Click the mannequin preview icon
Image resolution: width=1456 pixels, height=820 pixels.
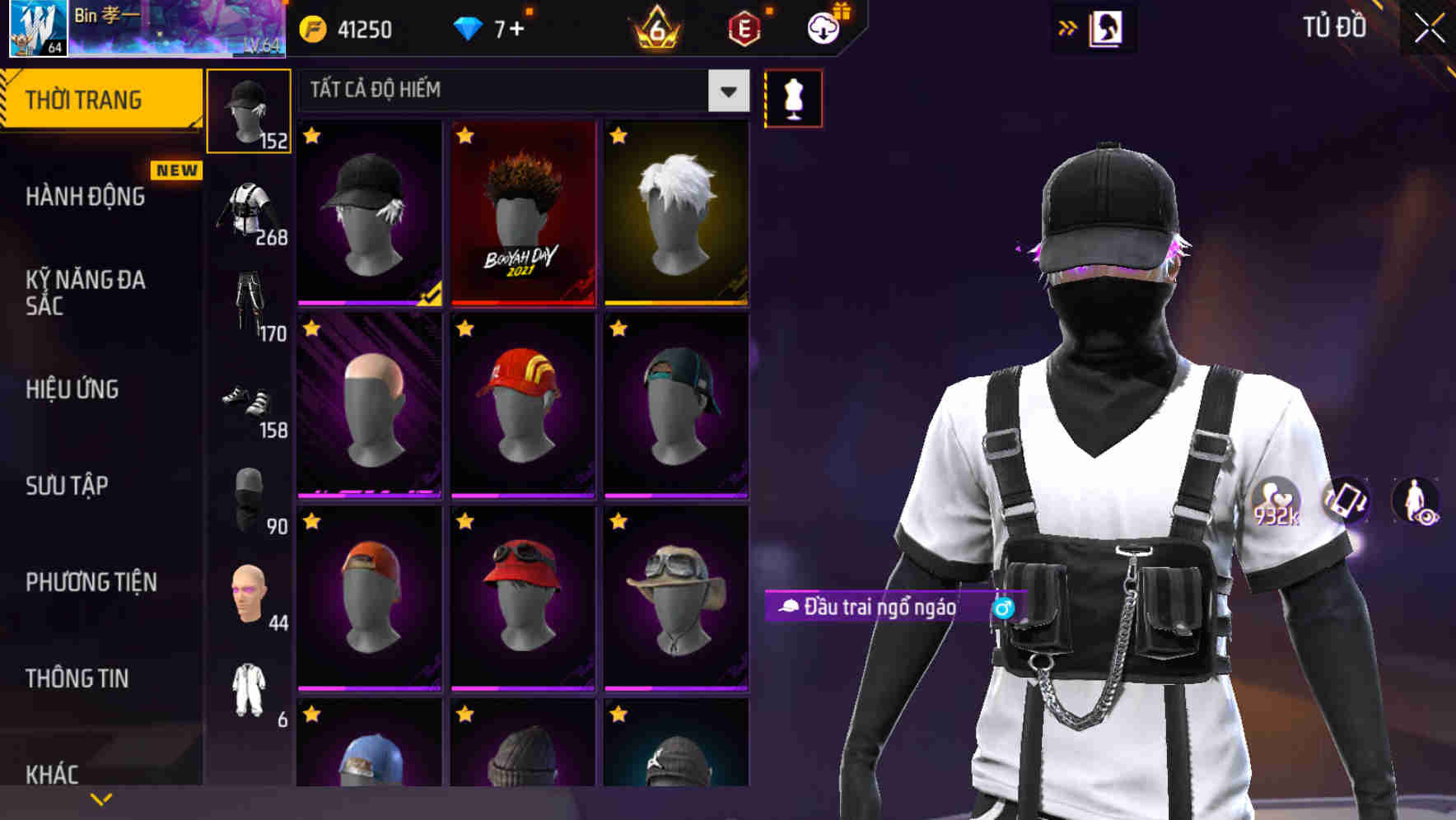coord(793,97)
